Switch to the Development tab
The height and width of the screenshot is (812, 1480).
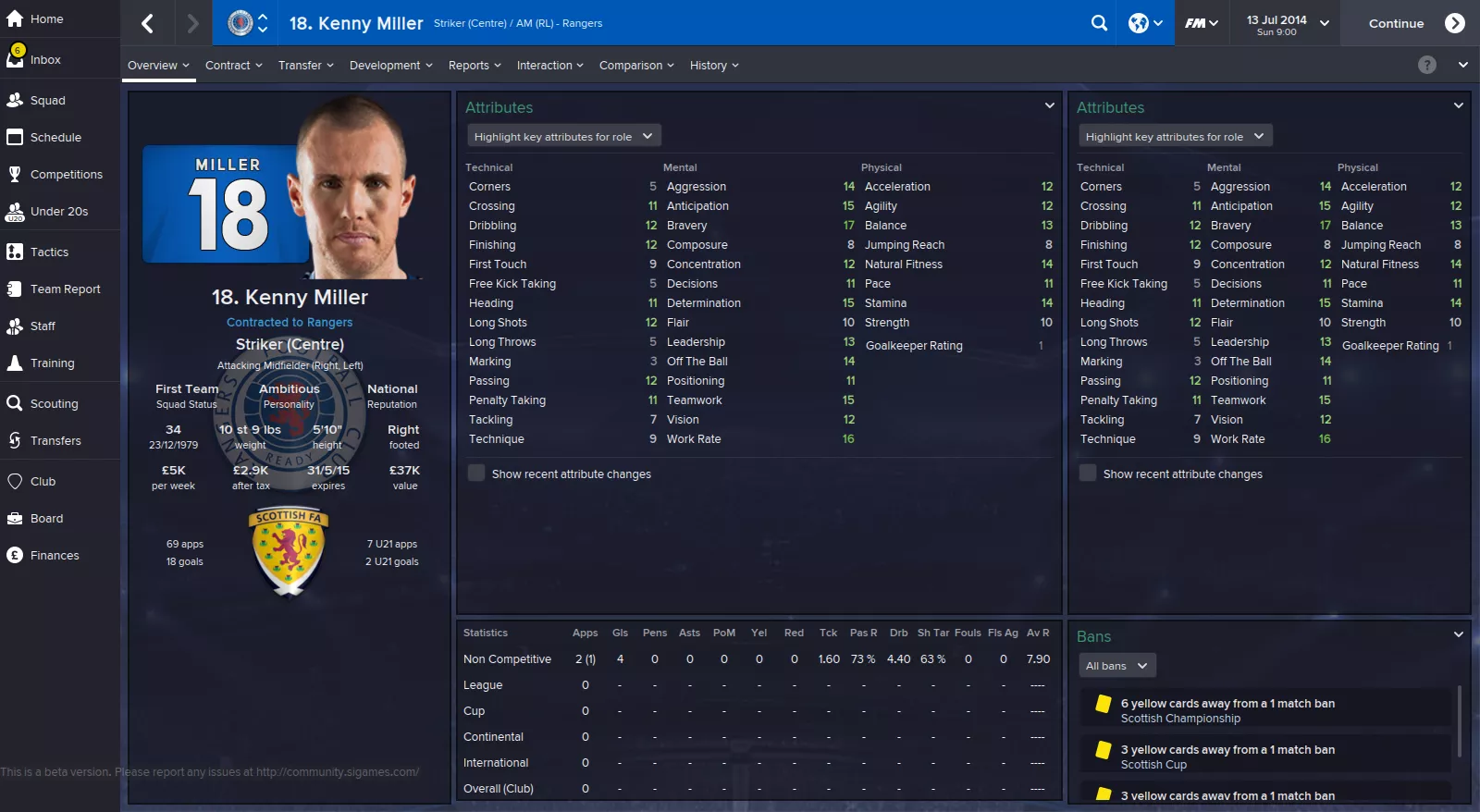click(390, 66)
